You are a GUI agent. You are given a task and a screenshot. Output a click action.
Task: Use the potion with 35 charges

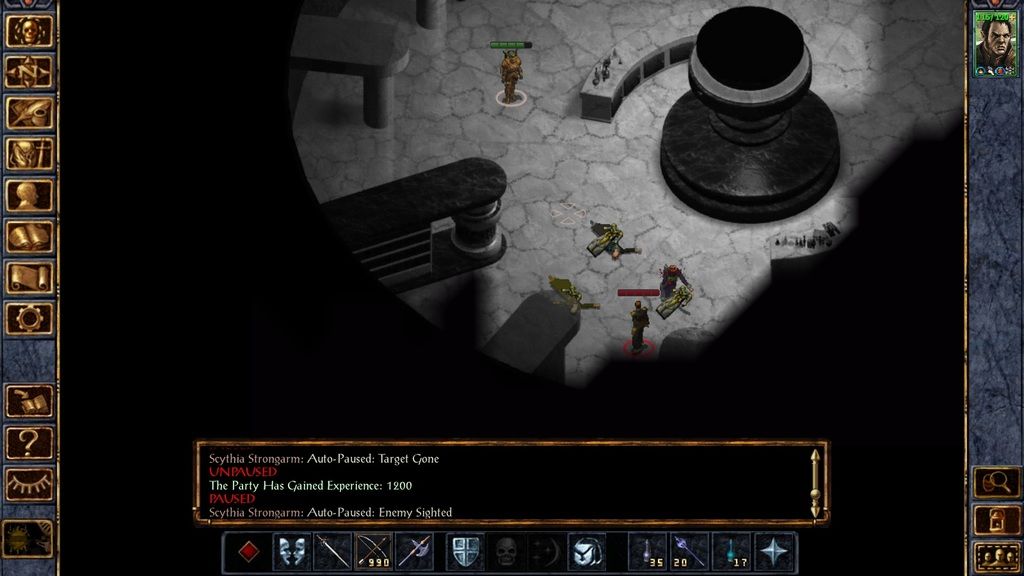point(648,552)
